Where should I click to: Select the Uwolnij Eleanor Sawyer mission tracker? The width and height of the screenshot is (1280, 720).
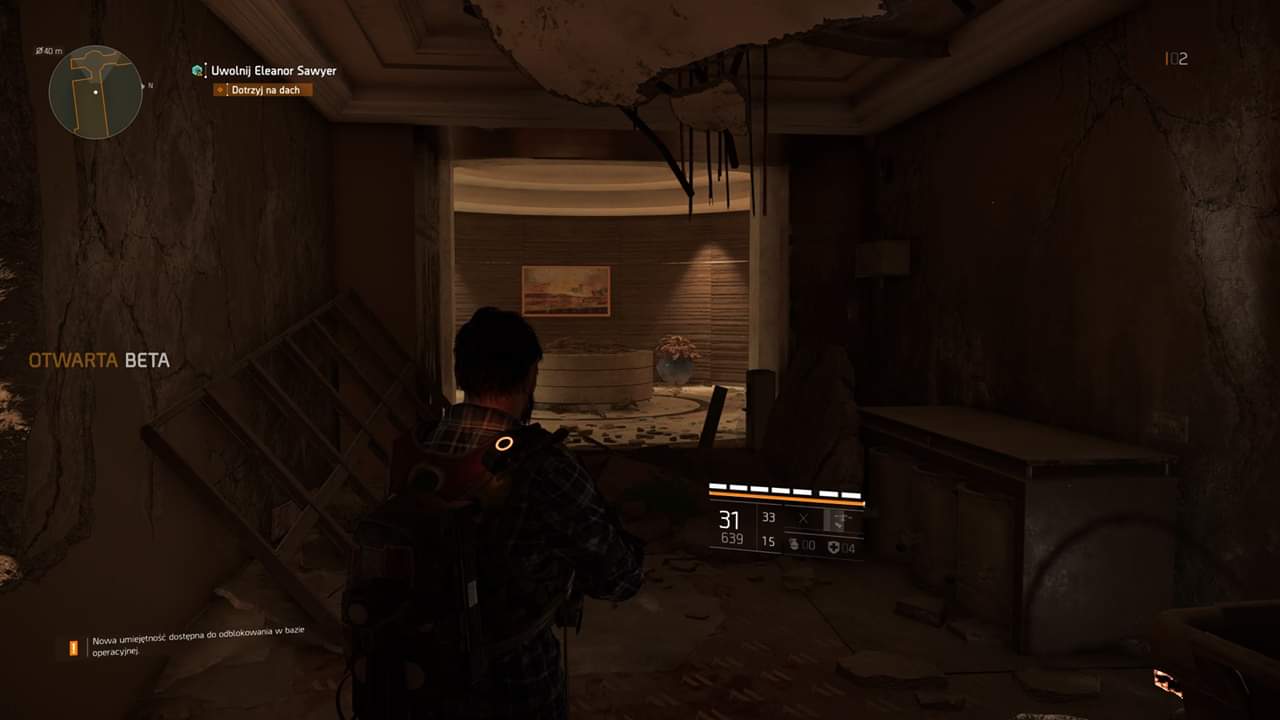click(x=273, y=71)
